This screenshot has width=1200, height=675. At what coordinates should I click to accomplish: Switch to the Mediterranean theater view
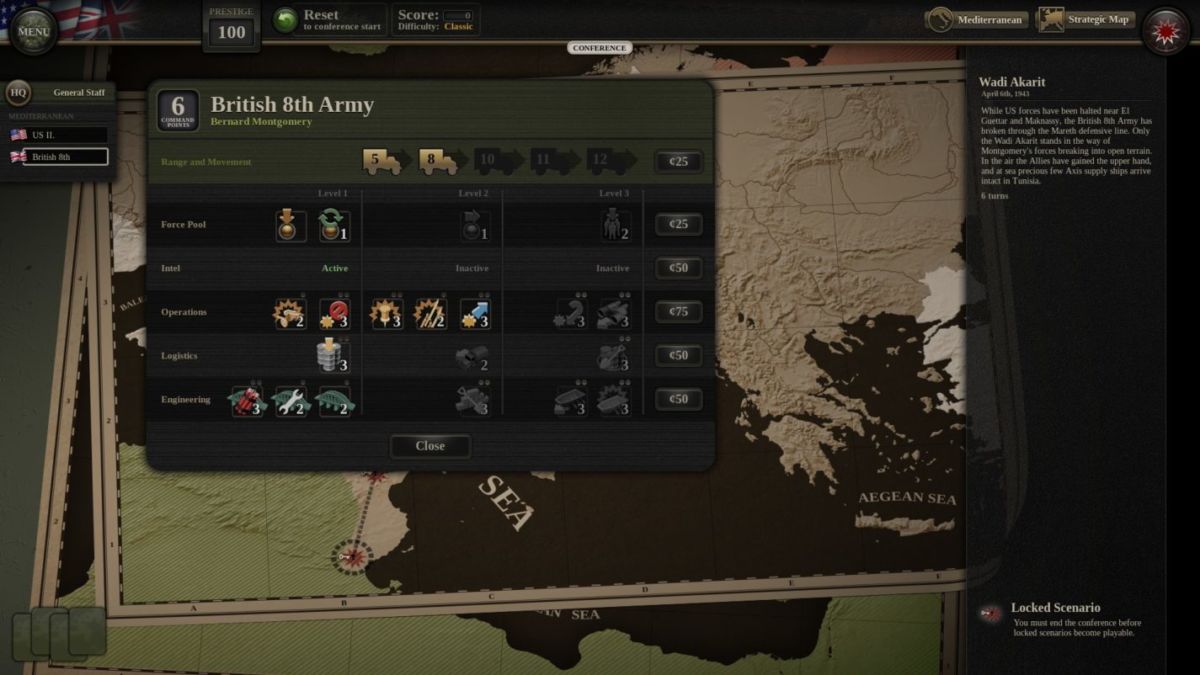[977, 20]
